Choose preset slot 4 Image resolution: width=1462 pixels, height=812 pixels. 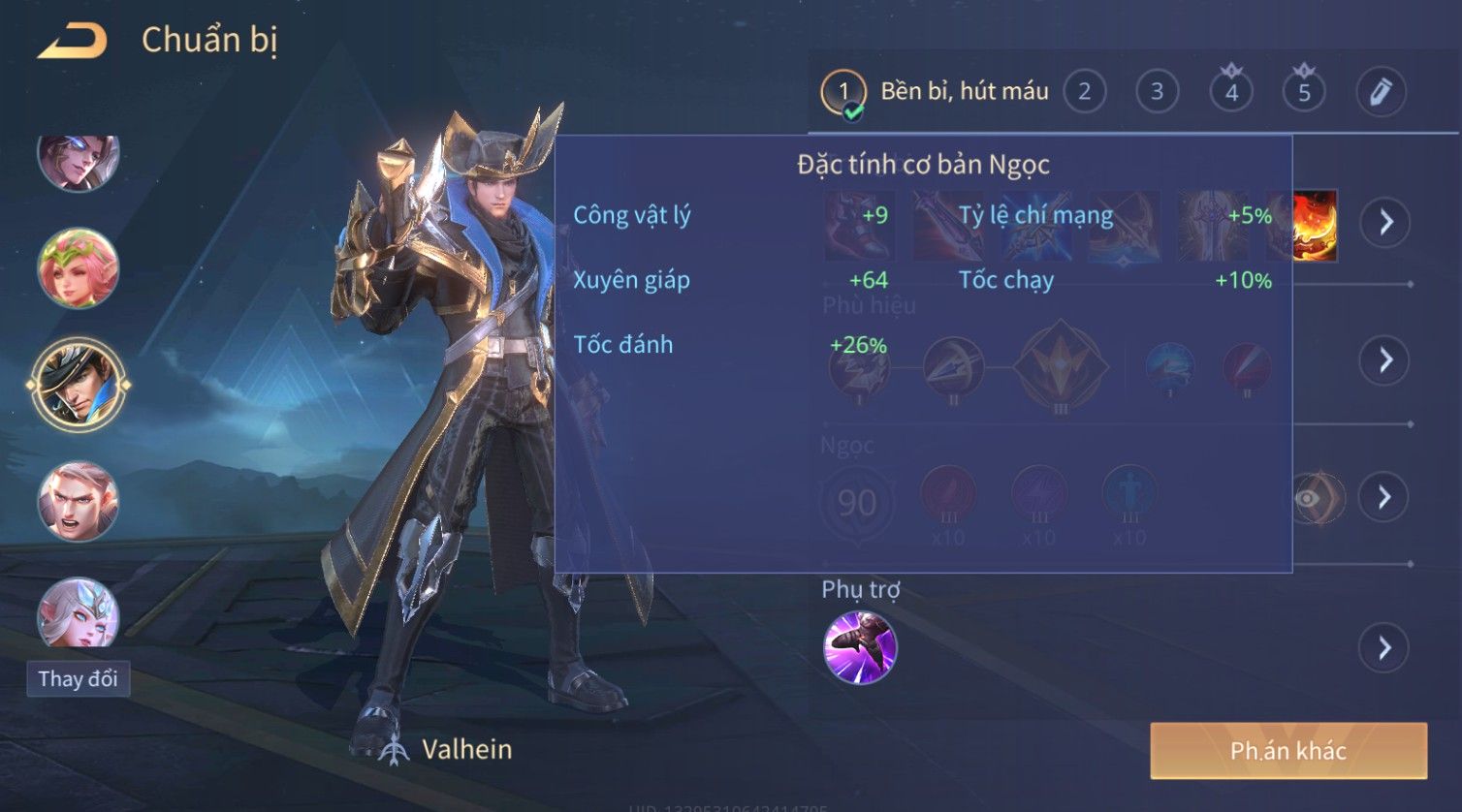point(1231,92)
